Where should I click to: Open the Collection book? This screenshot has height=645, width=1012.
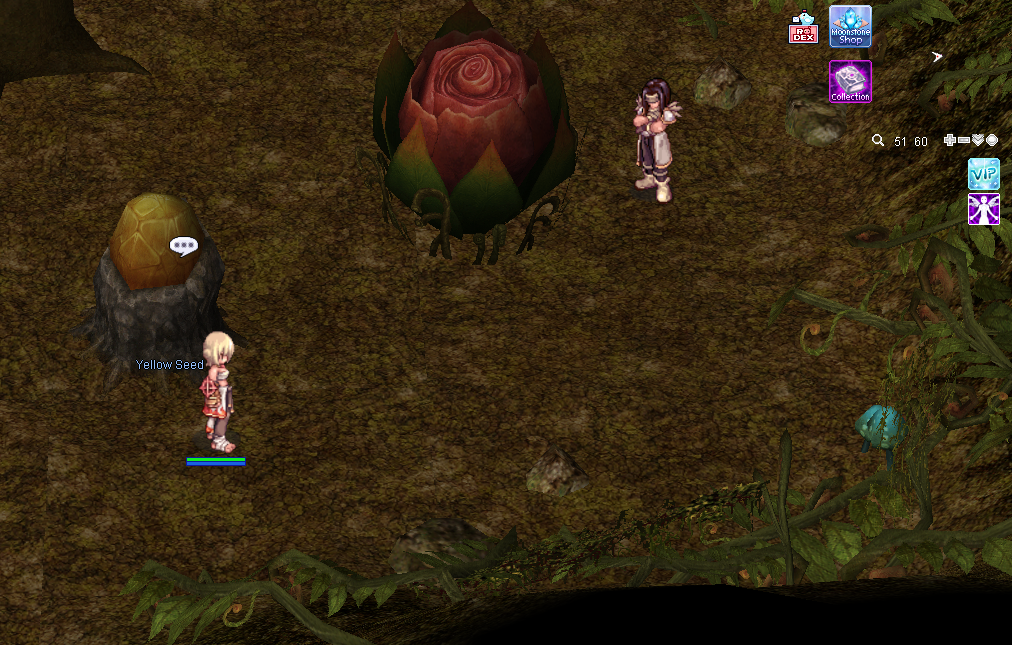point(850,81)
